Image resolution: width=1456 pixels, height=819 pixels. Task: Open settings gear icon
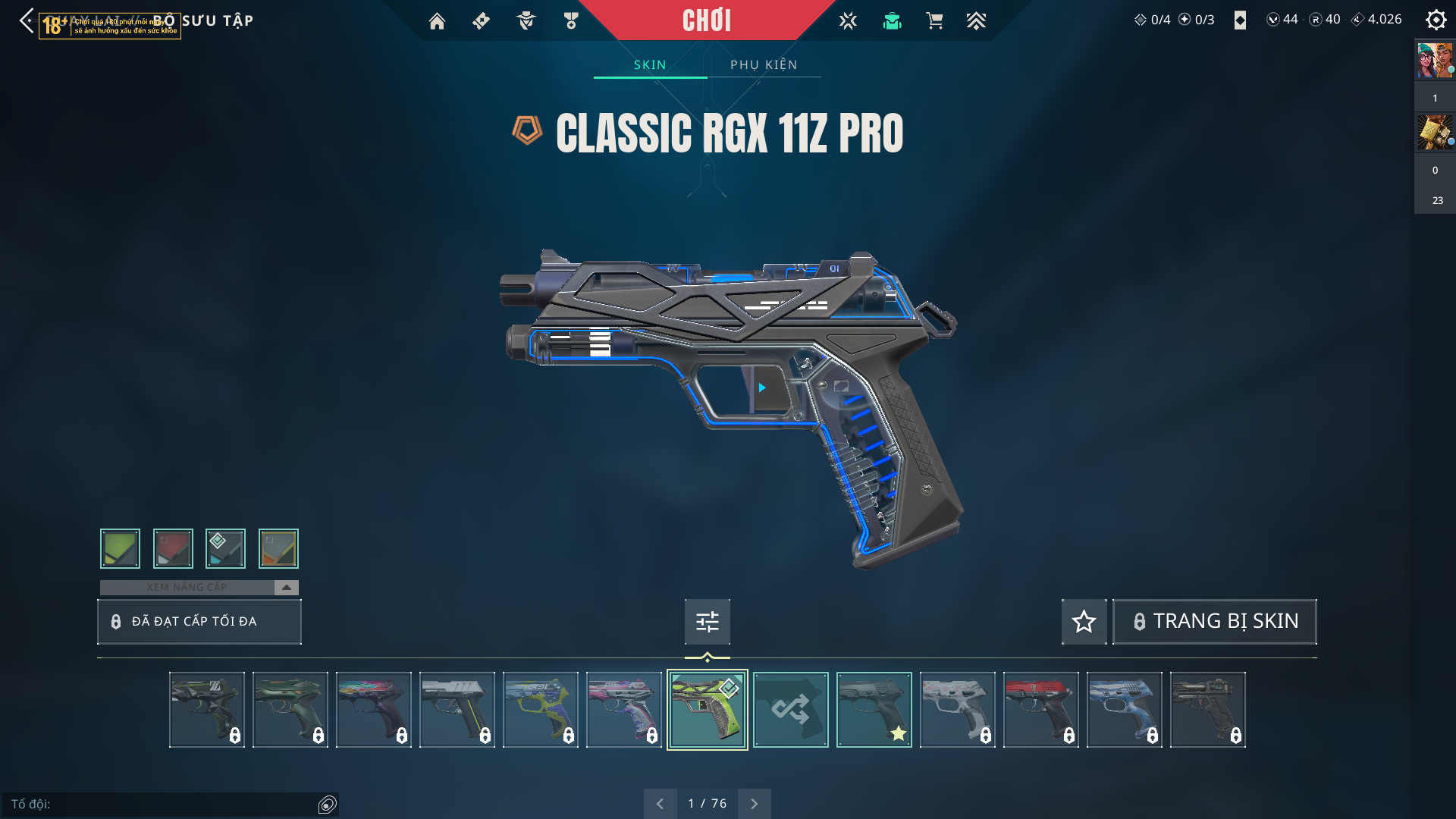[1436, 20]
